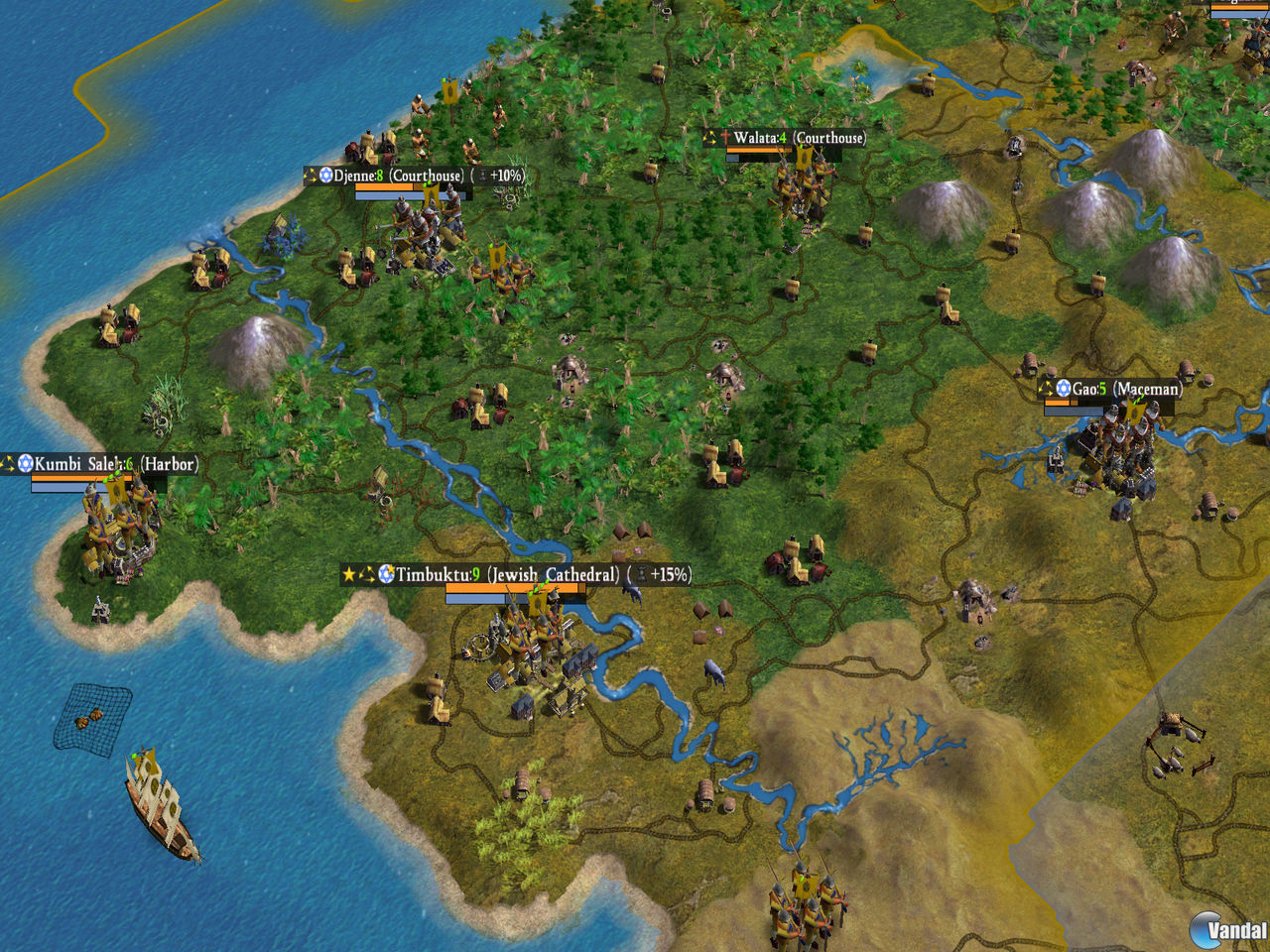Click Timbuktu's gold star icon
Image resolution: width=1270 pixels, height=952 pixels.
click(347, 573)
